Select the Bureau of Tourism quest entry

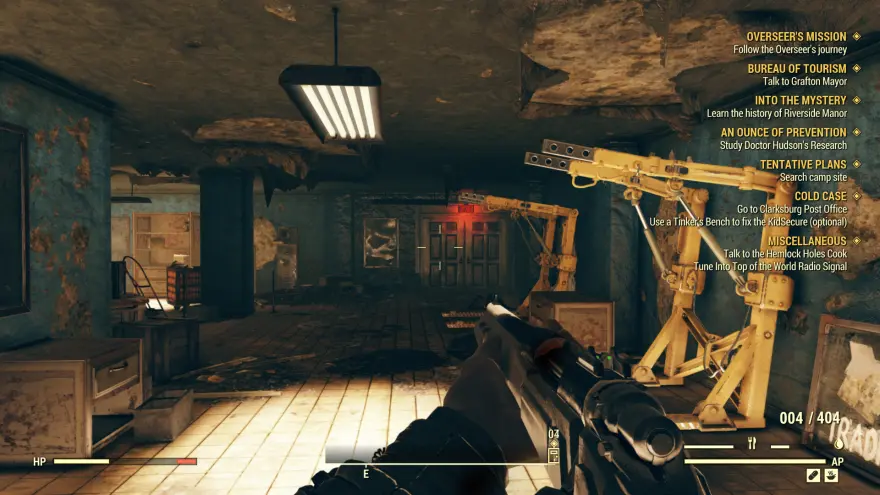796,69
